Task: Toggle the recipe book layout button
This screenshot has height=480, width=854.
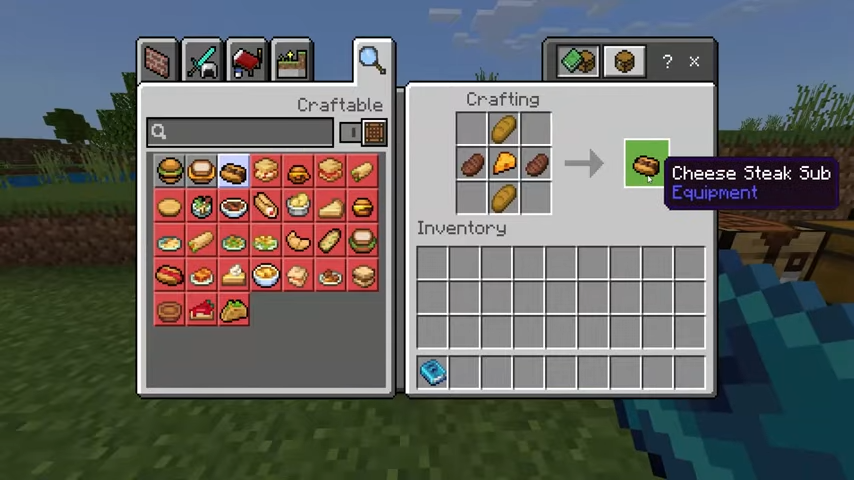Action: [578, 62]
